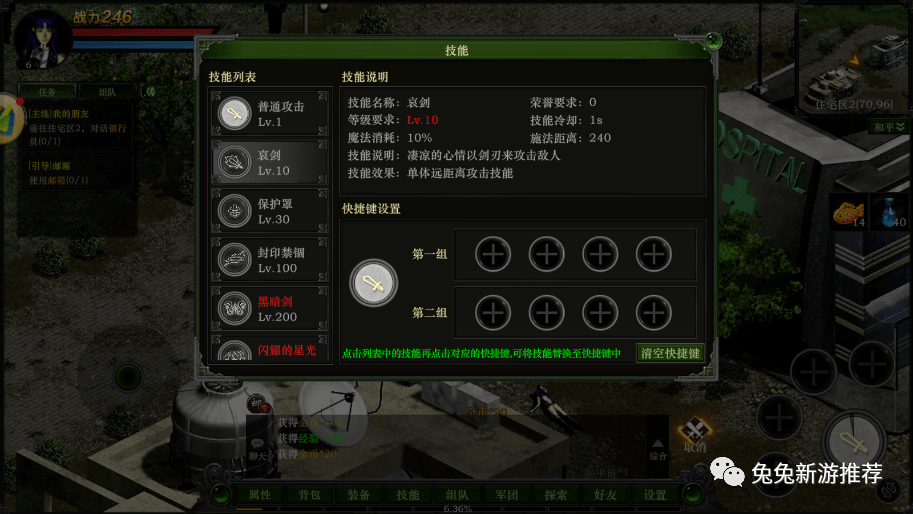Use the golden fish item slot

[847, 212]
